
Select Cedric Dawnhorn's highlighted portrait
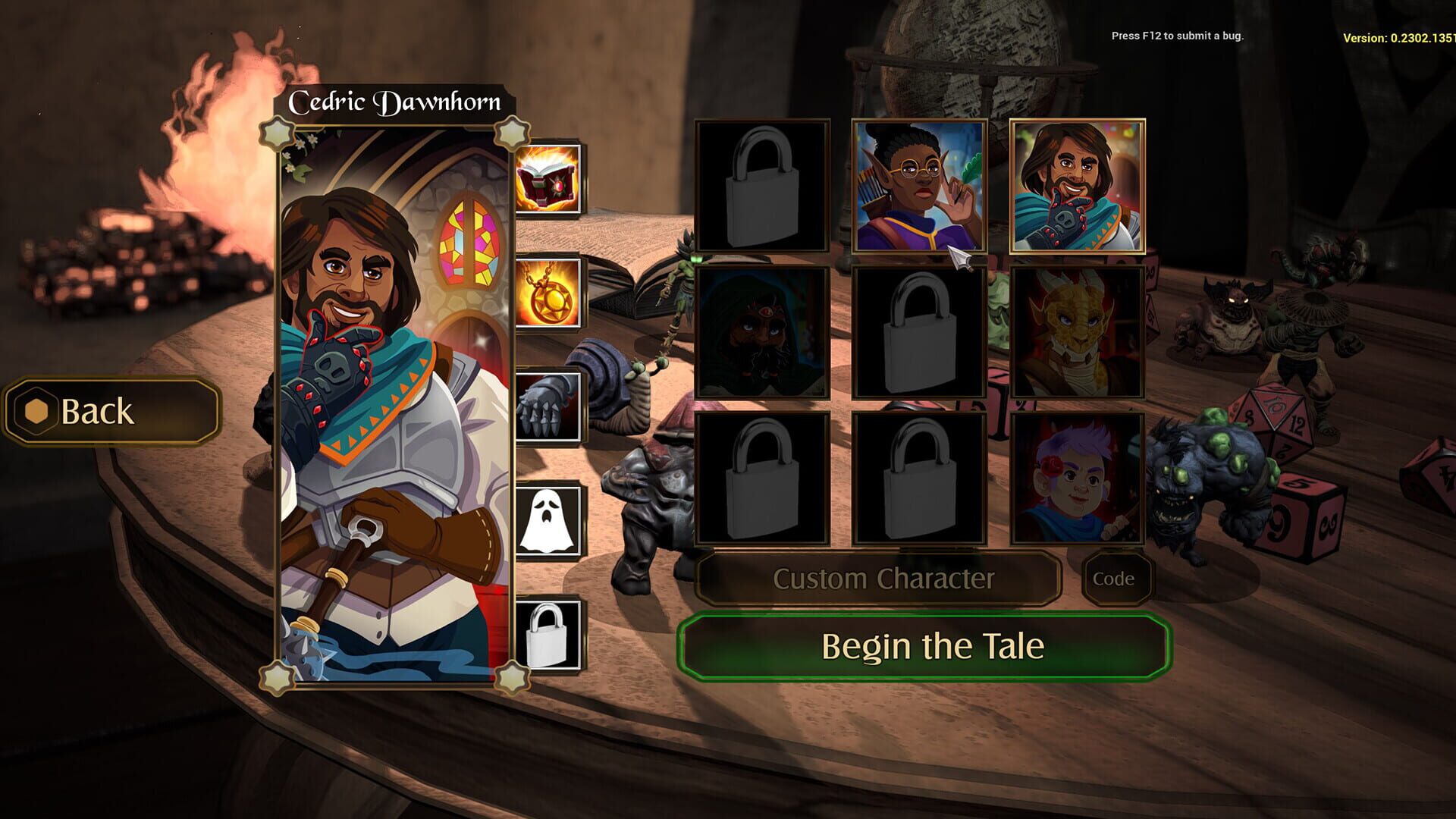point(1078,187)
